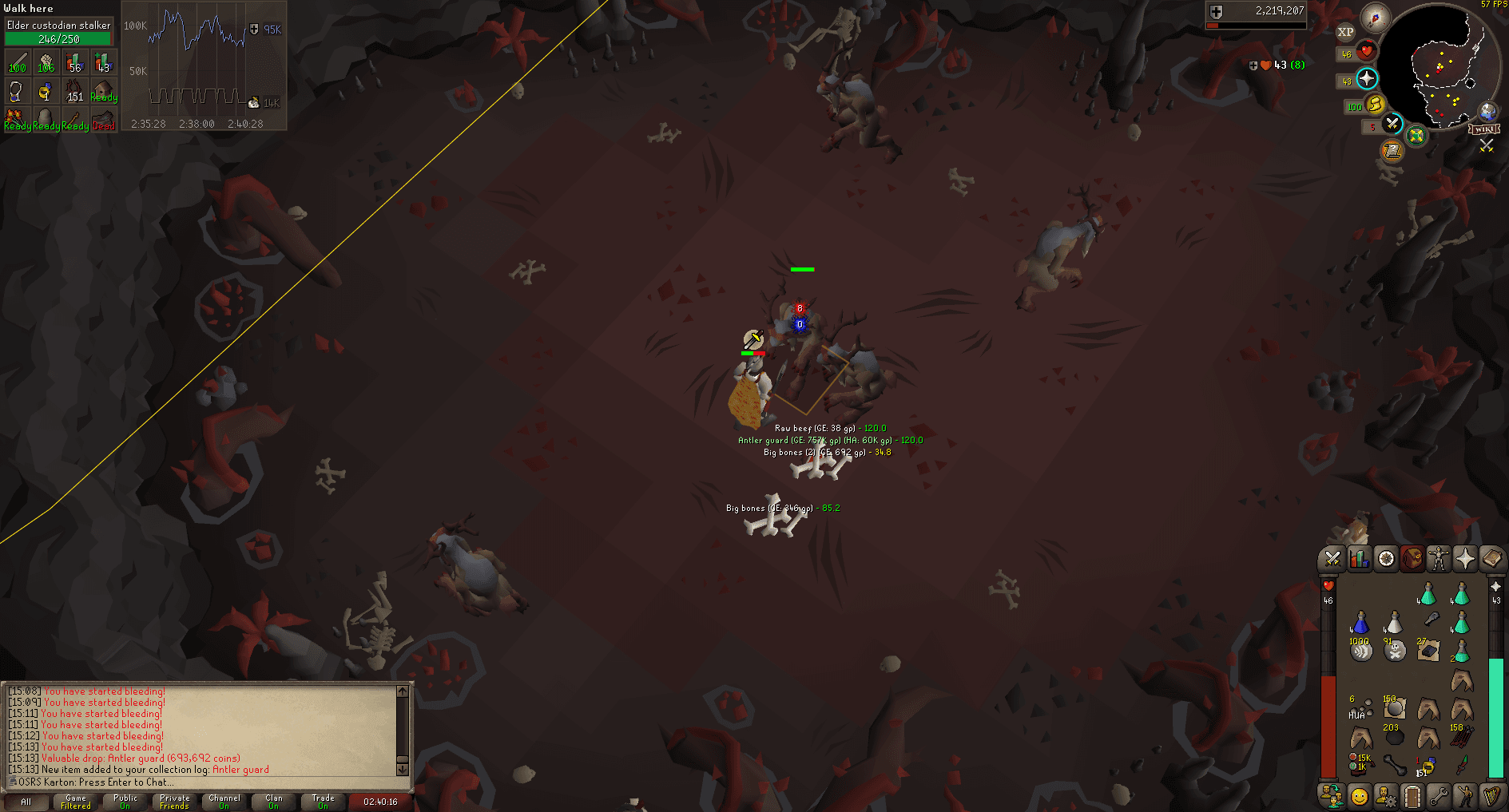Open the World Switcher globe
This screenshot has width=1509, height=812.
tap(1487, 110)
